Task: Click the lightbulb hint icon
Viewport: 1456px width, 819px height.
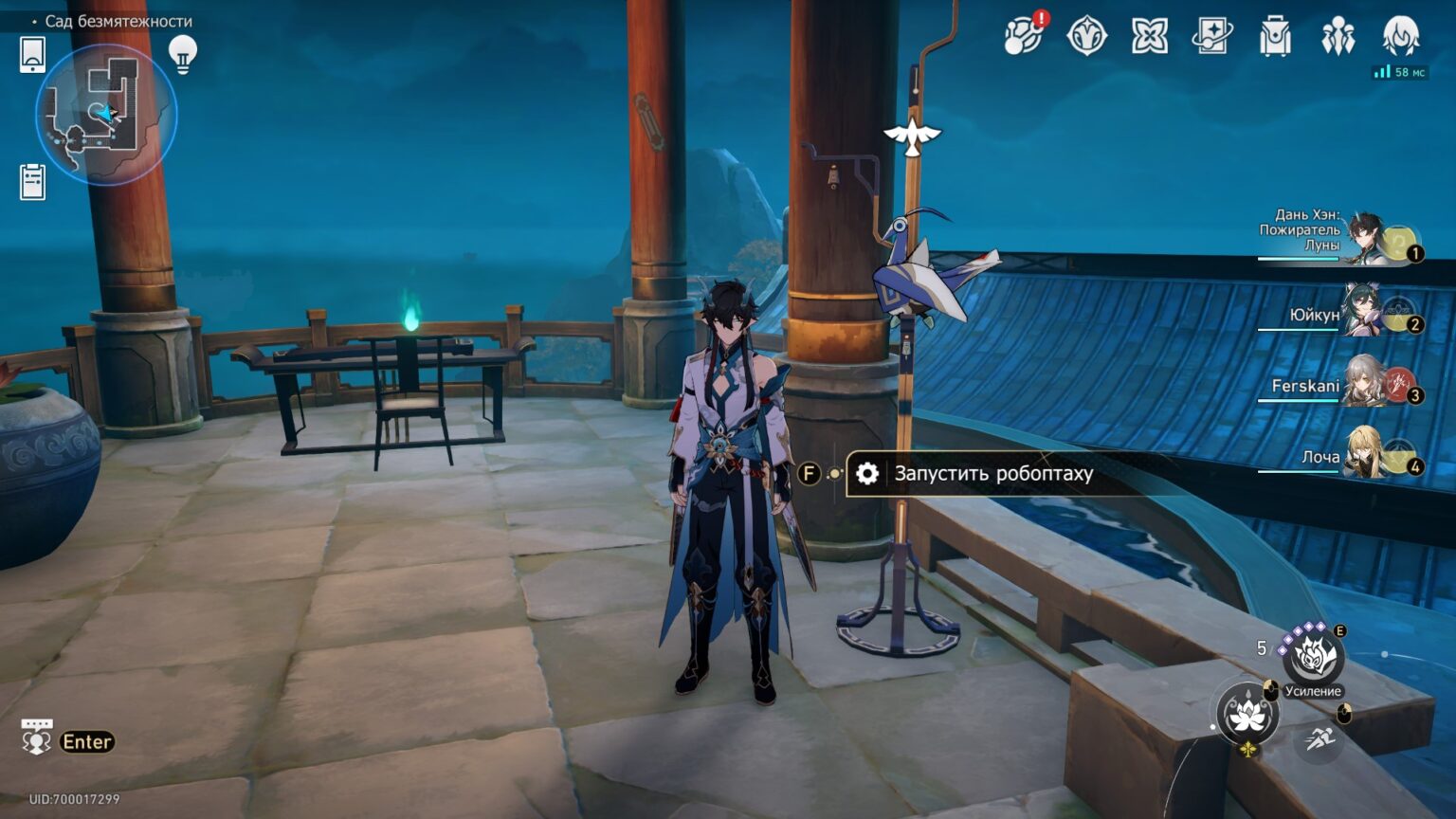Action: click(182, 54)
